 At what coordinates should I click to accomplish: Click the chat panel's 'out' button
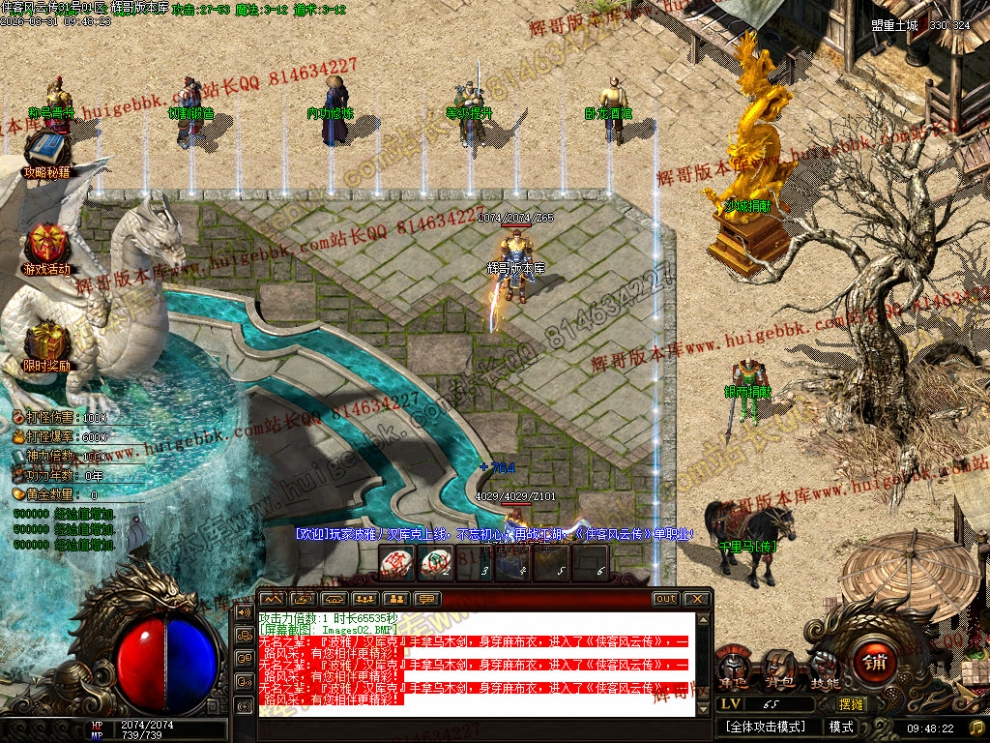[x=665, y=599]
